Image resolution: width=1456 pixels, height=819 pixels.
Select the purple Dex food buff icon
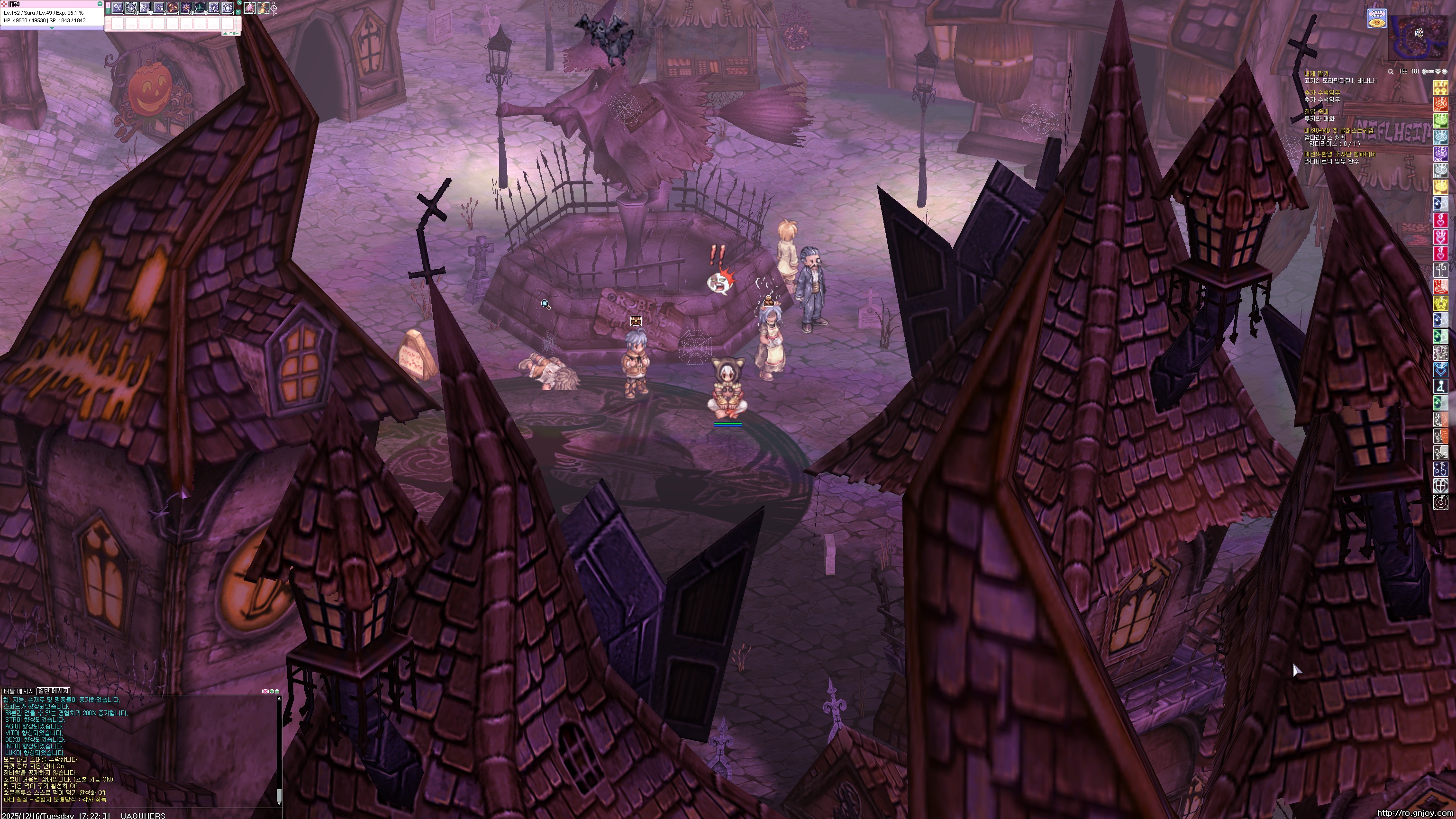tap(1441, 154)
